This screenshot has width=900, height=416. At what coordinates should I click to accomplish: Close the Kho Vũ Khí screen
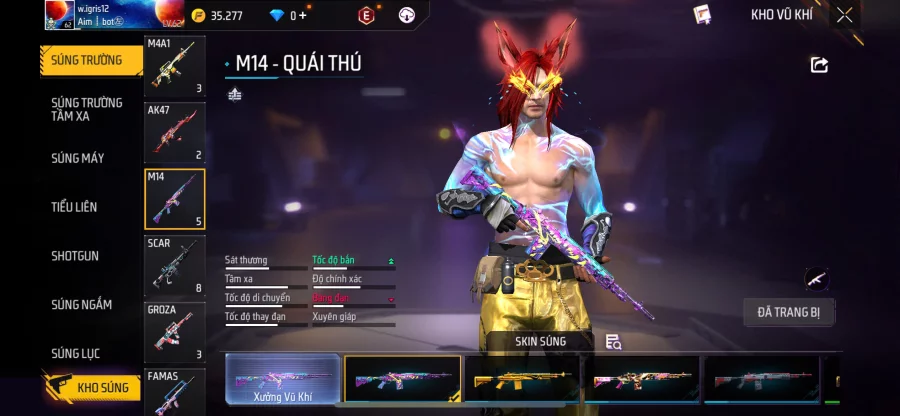[x=845, y=15]
